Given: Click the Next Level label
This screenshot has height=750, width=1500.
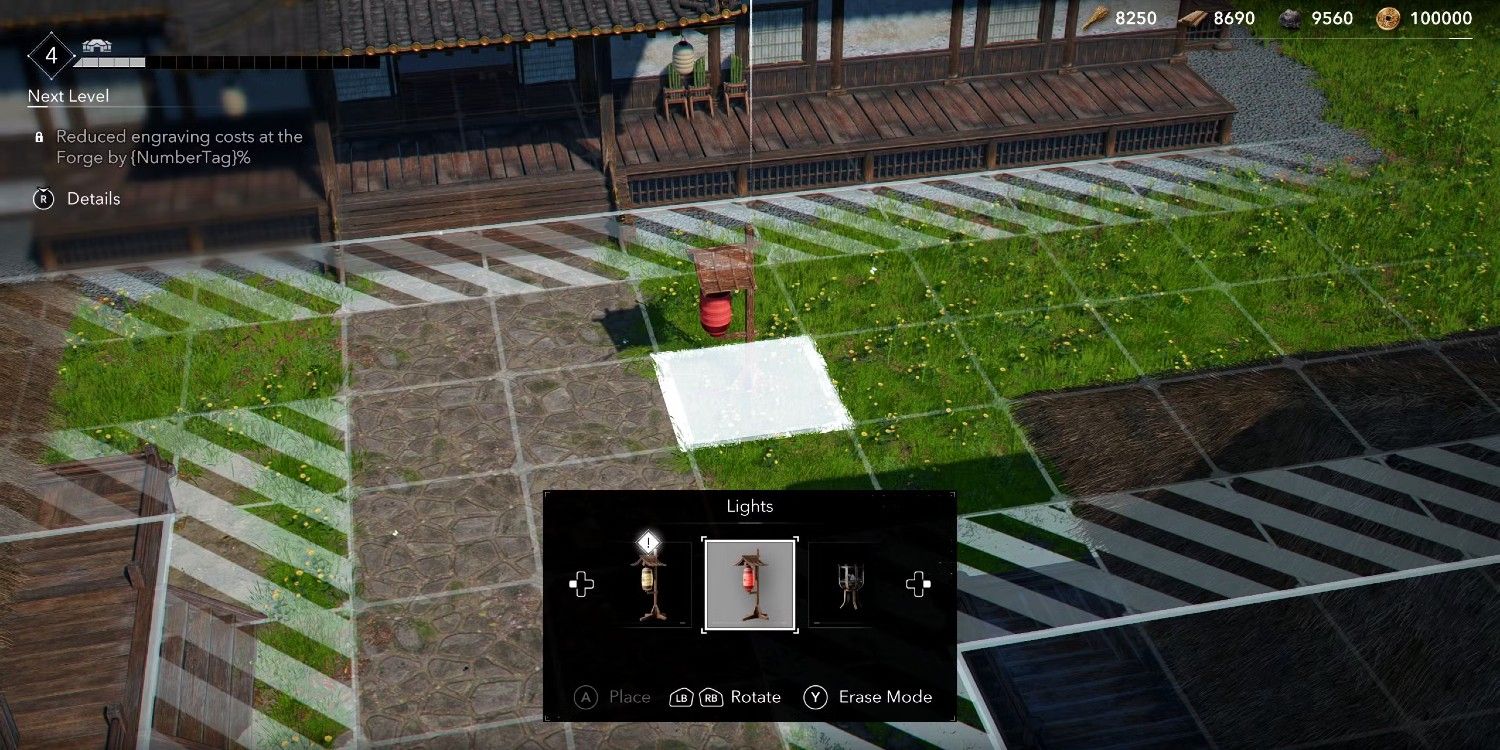Looking at the screenshot, I should click(68, 96).
